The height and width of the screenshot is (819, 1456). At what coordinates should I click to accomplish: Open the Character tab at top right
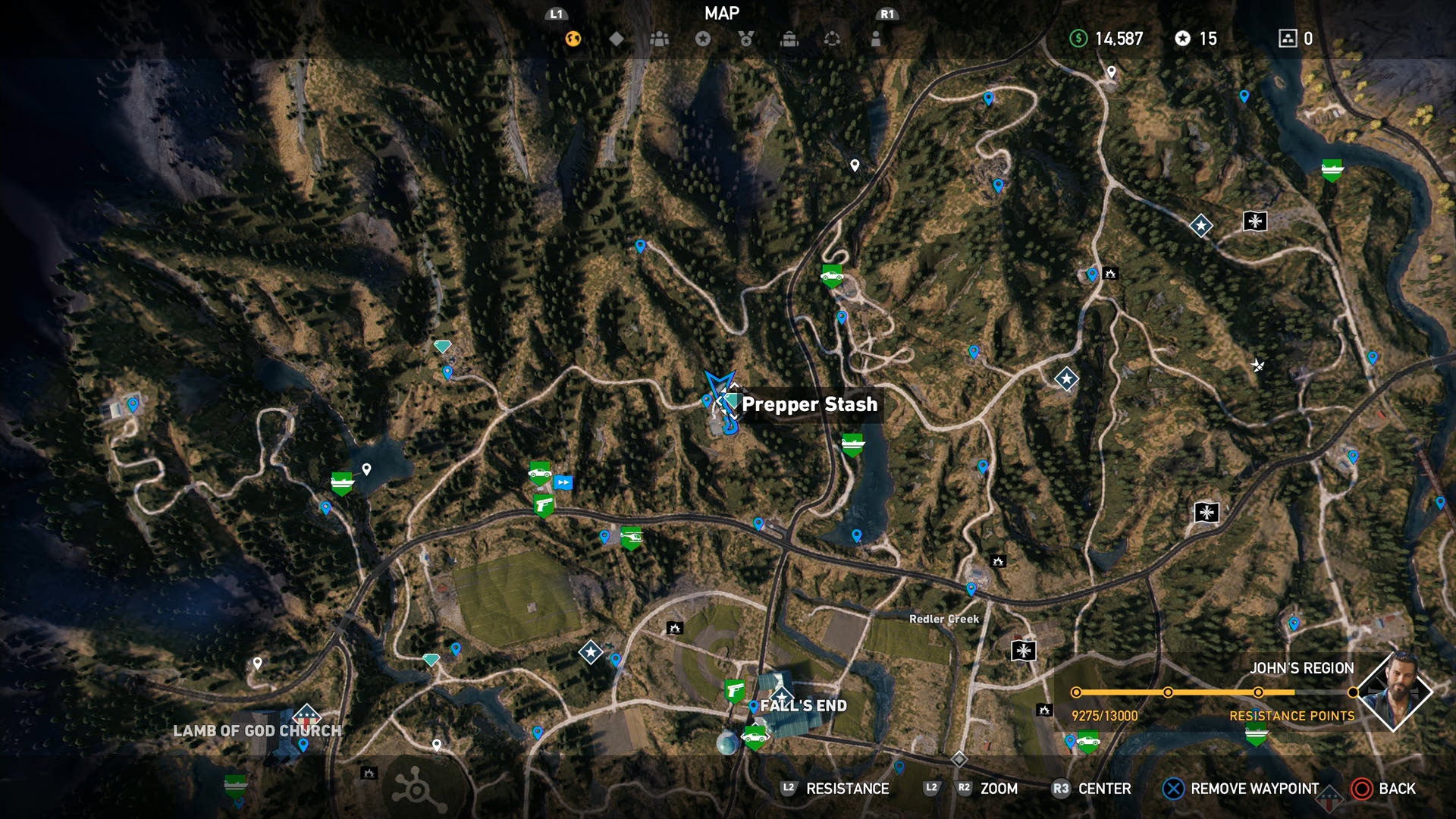(x=876, y=39)
